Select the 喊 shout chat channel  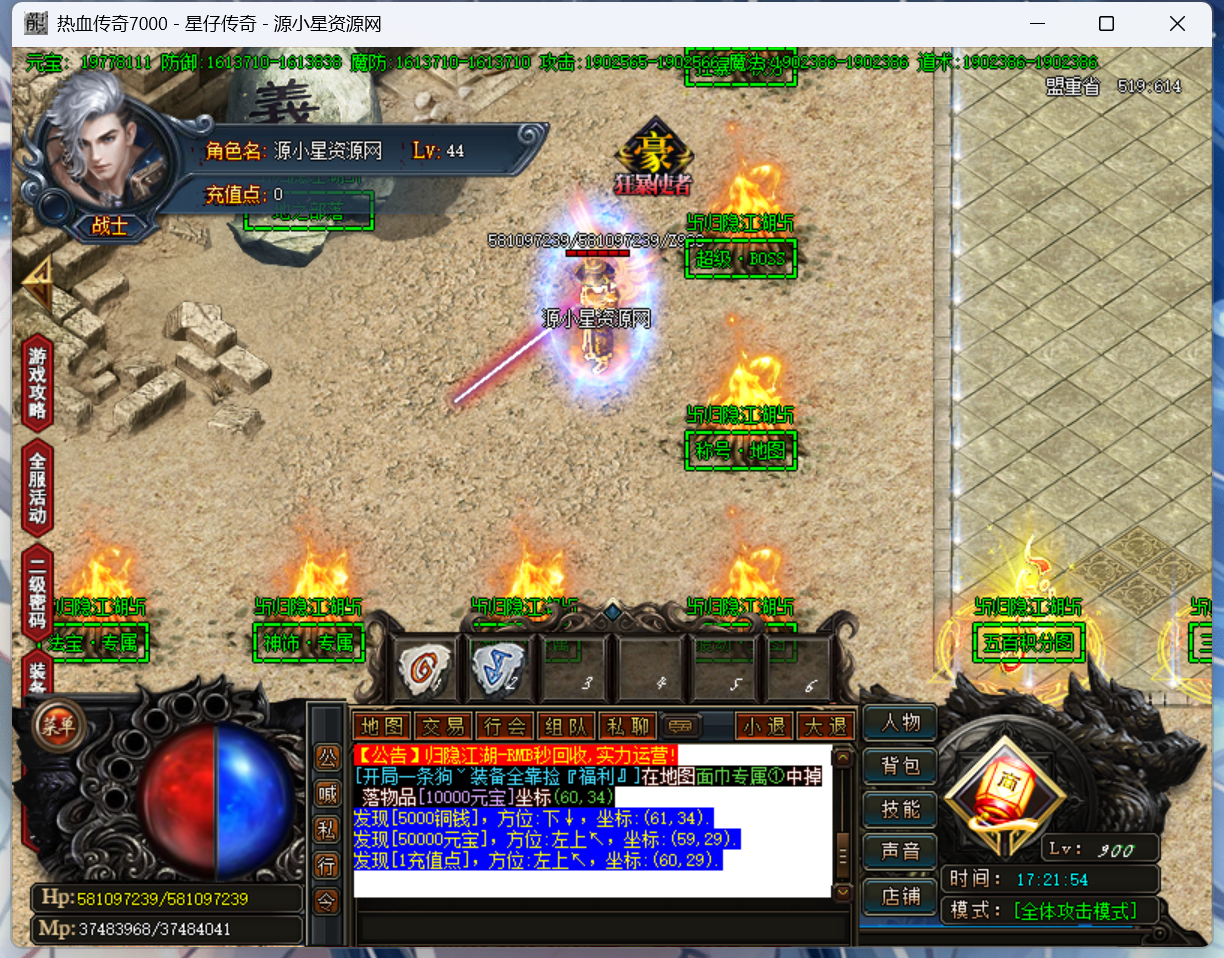point(327,793)
